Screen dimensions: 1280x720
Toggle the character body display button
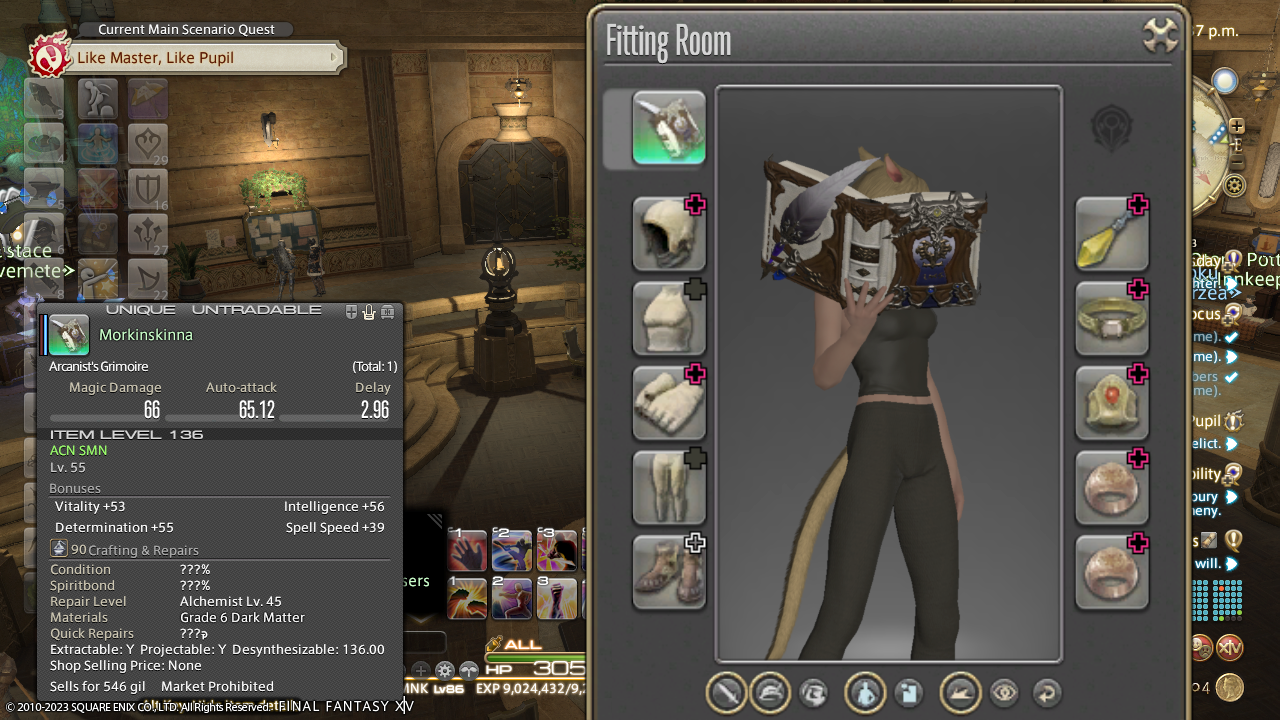[x=865, y=693]
